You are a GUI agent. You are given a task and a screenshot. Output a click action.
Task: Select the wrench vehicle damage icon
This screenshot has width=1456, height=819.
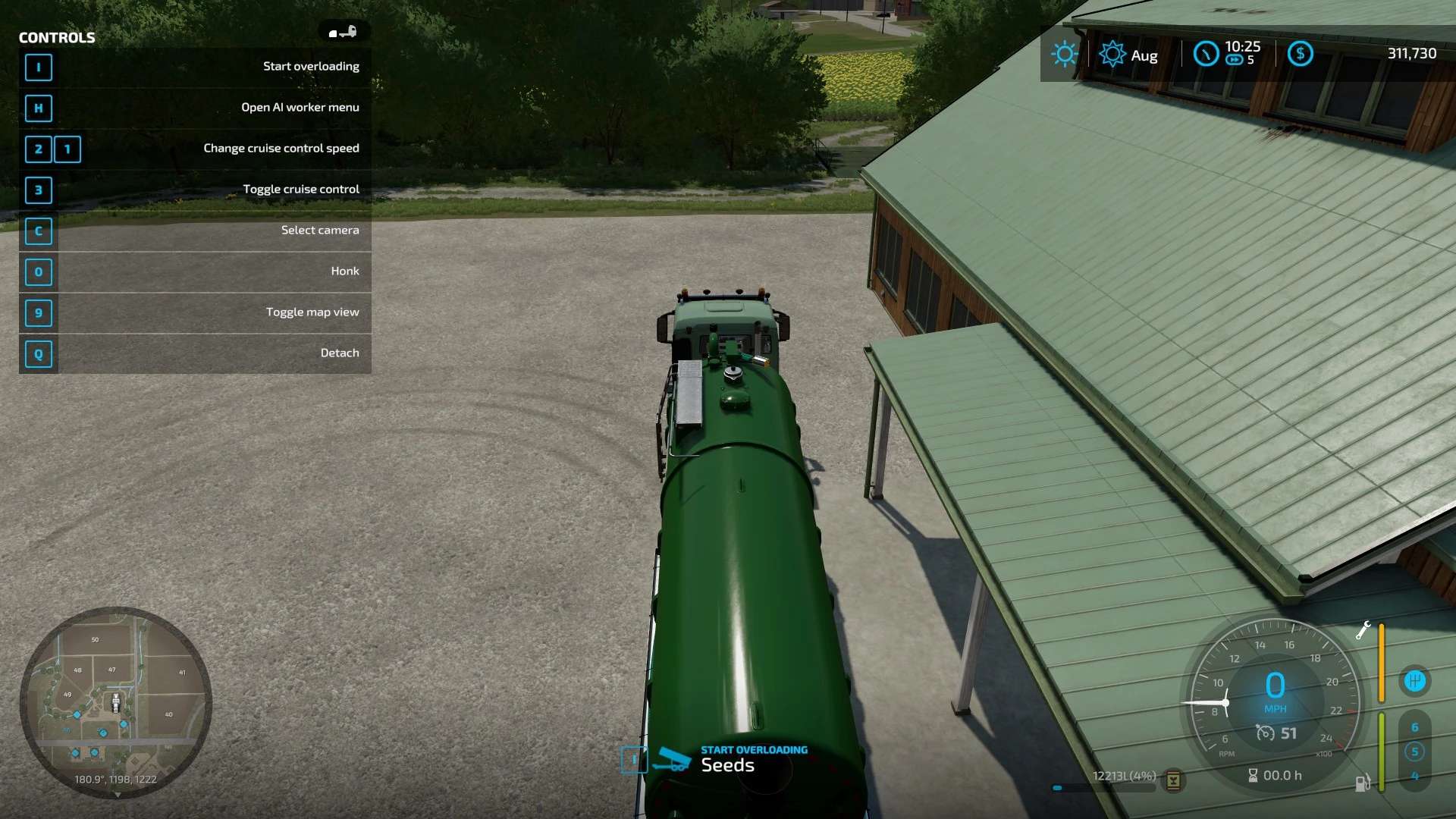tap(1363, 630)
